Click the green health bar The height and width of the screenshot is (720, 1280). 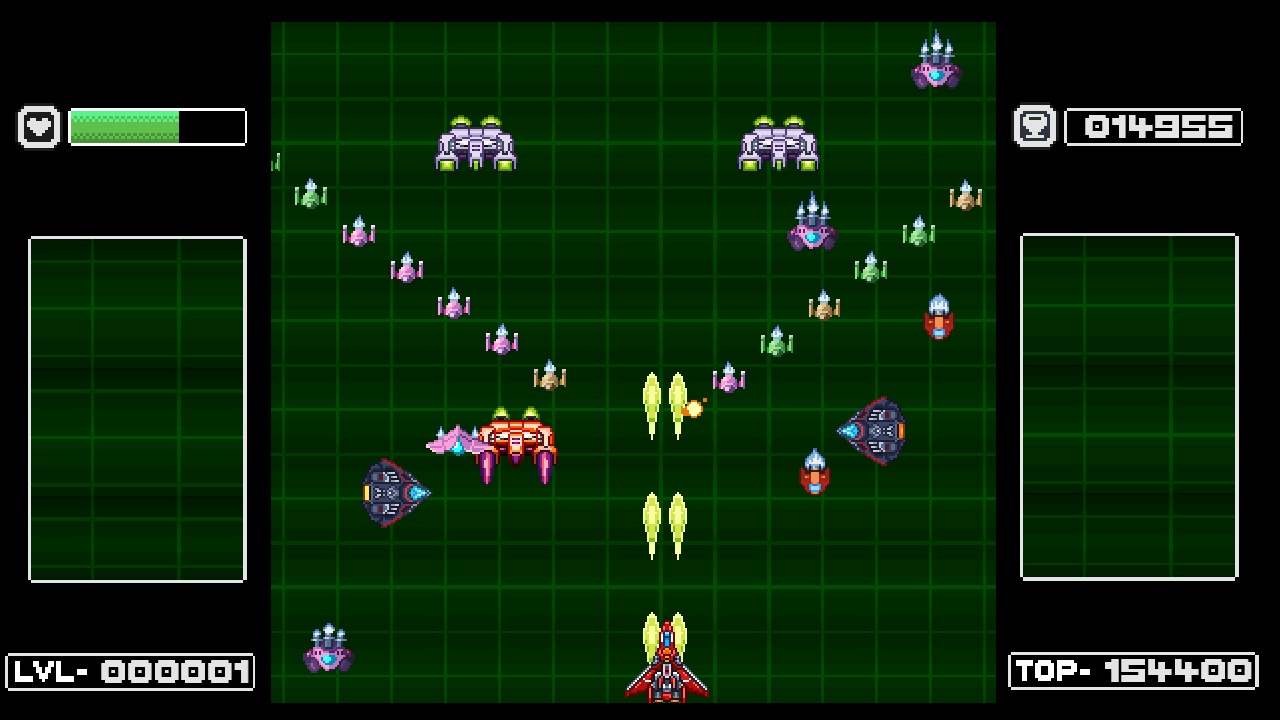125,126
